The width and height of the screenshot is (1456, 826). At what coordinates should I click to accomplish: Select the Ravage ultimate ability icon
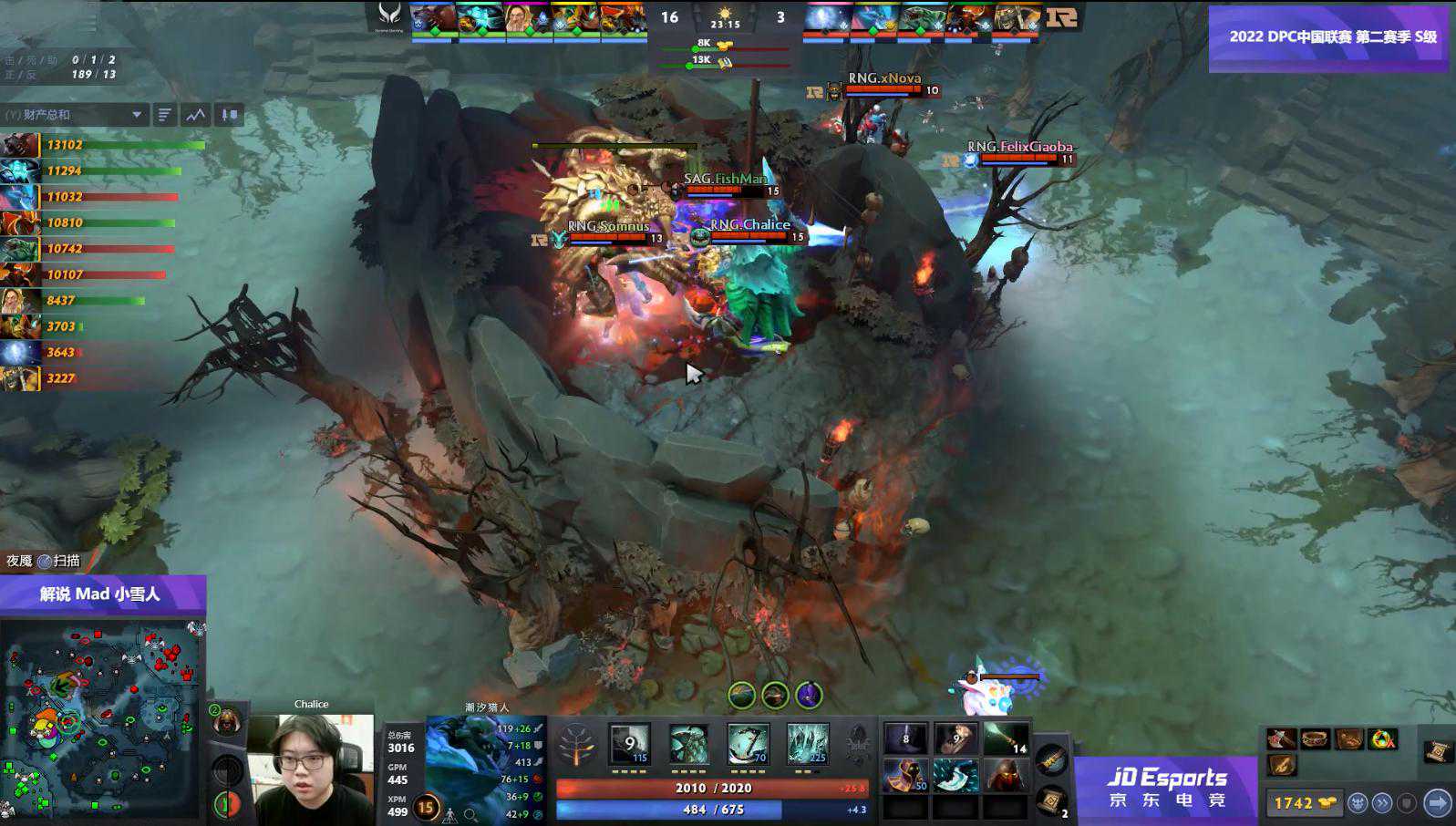click(808, 745)
